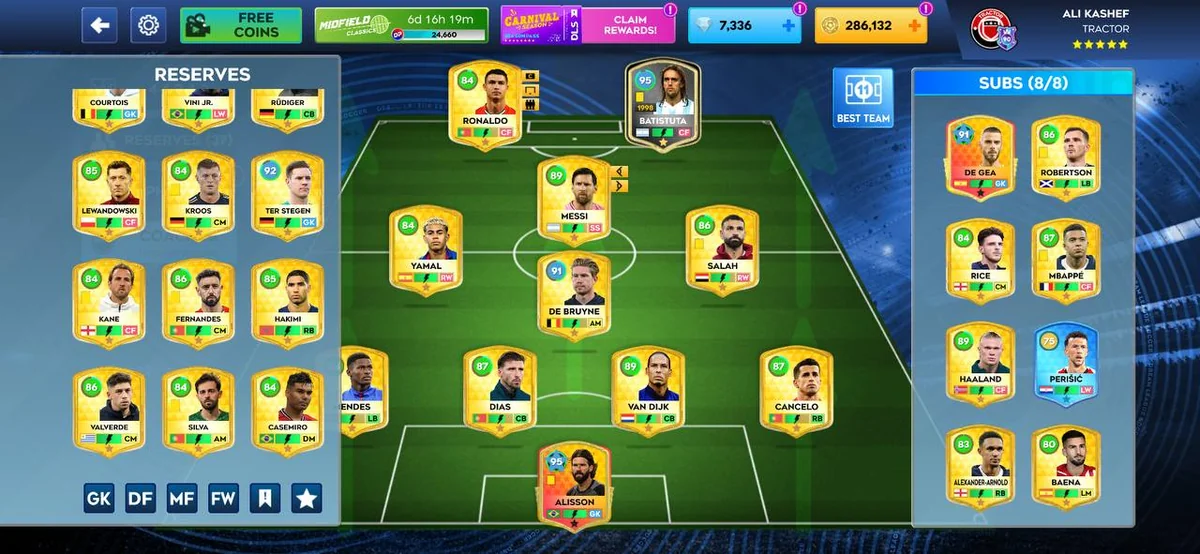1200x554 pixels.
Task: Buy more coins with the orange plus
Action: click(x=913, y=26)
